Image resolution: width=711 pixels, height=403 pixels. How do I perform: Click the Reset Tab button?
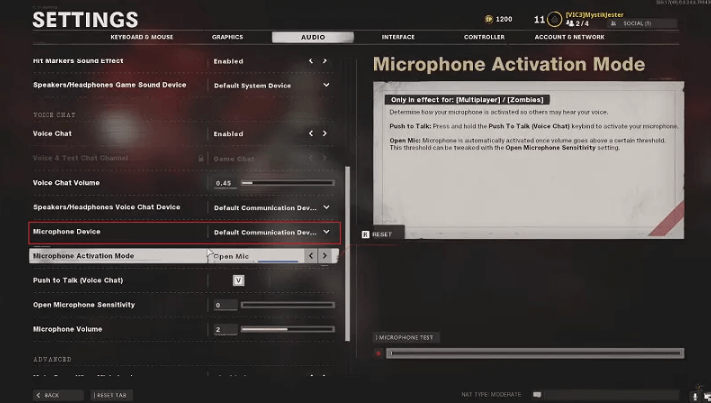click(112, 395)
